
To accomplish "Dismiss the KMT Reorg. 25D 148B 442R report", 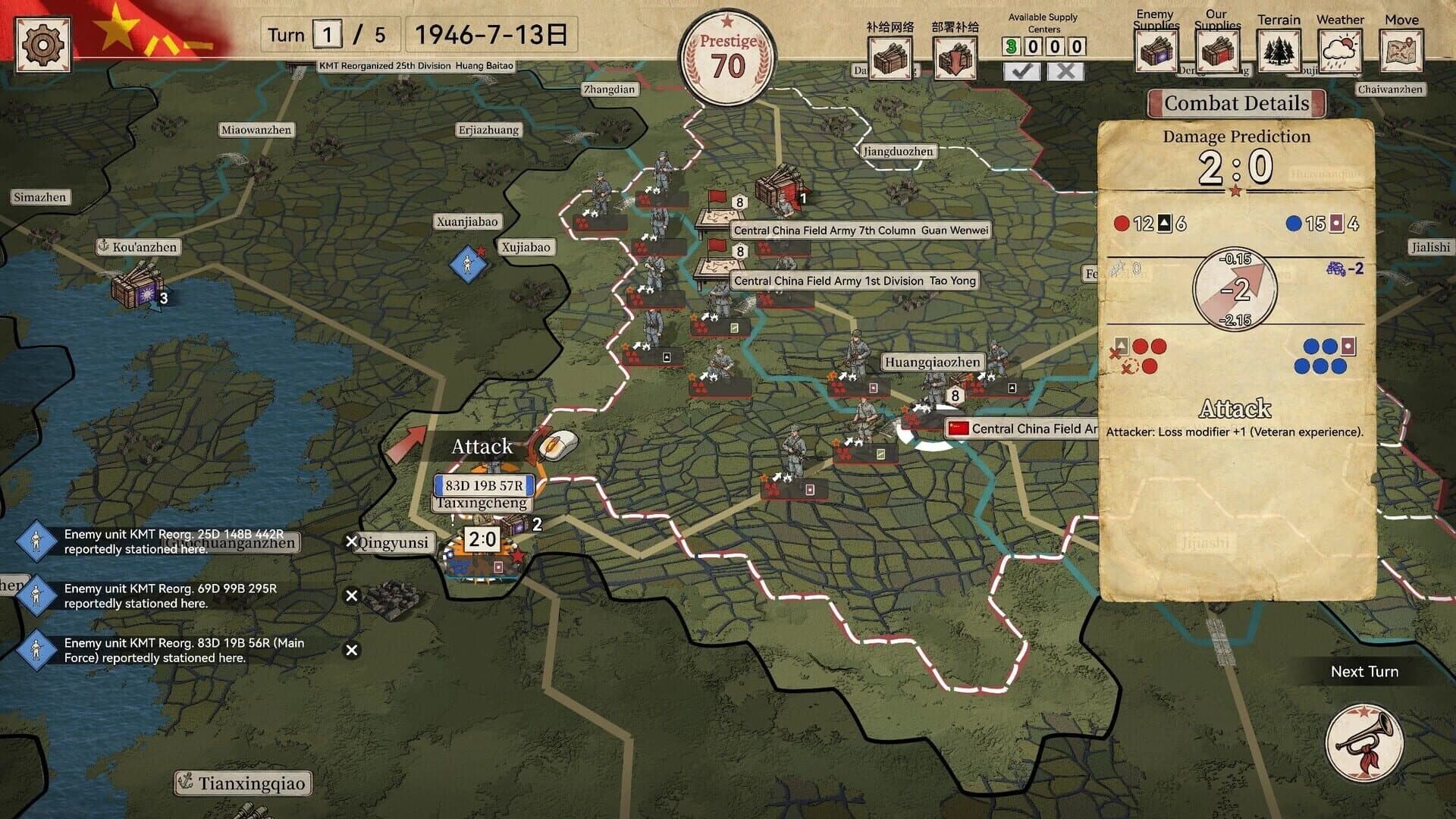I will 351,541.
